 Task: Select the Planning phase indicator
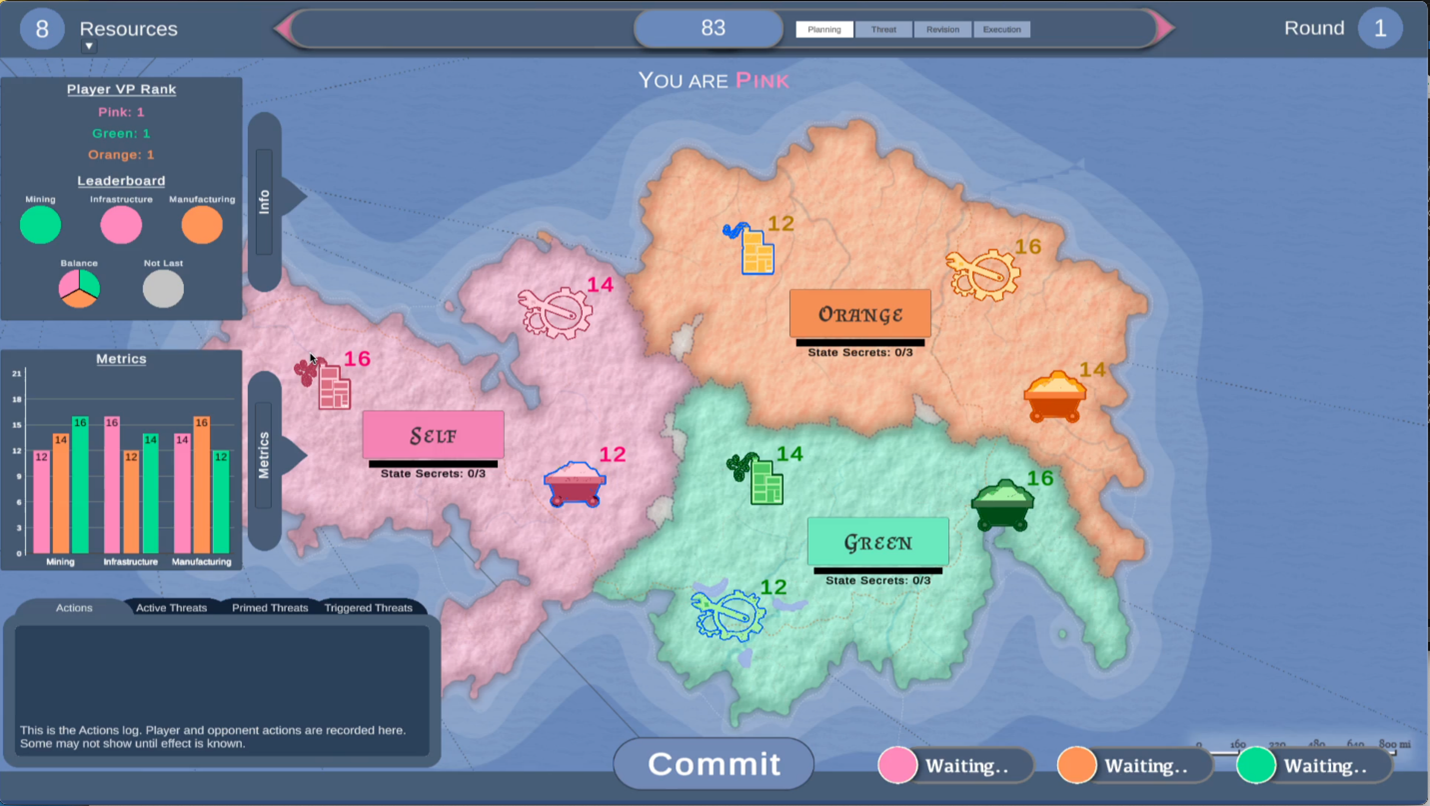point(825,30)
